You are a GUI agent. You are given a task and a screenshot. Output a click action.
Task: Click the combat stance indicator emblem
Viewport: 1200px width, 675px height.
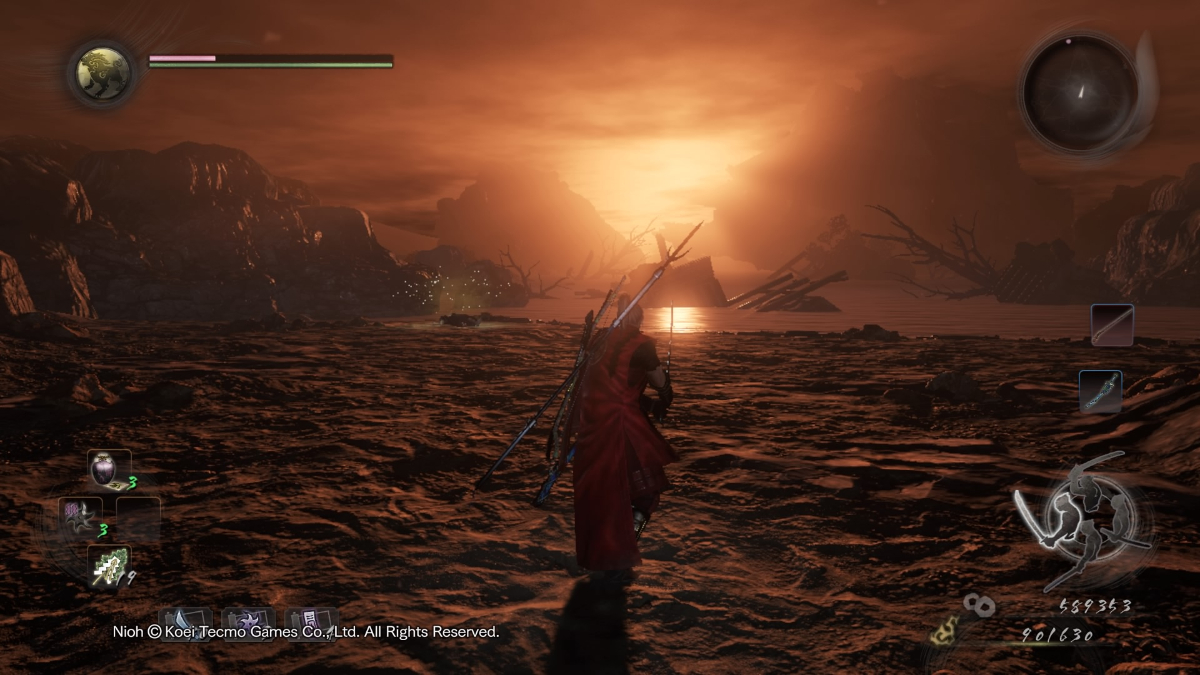(1081, 520)
